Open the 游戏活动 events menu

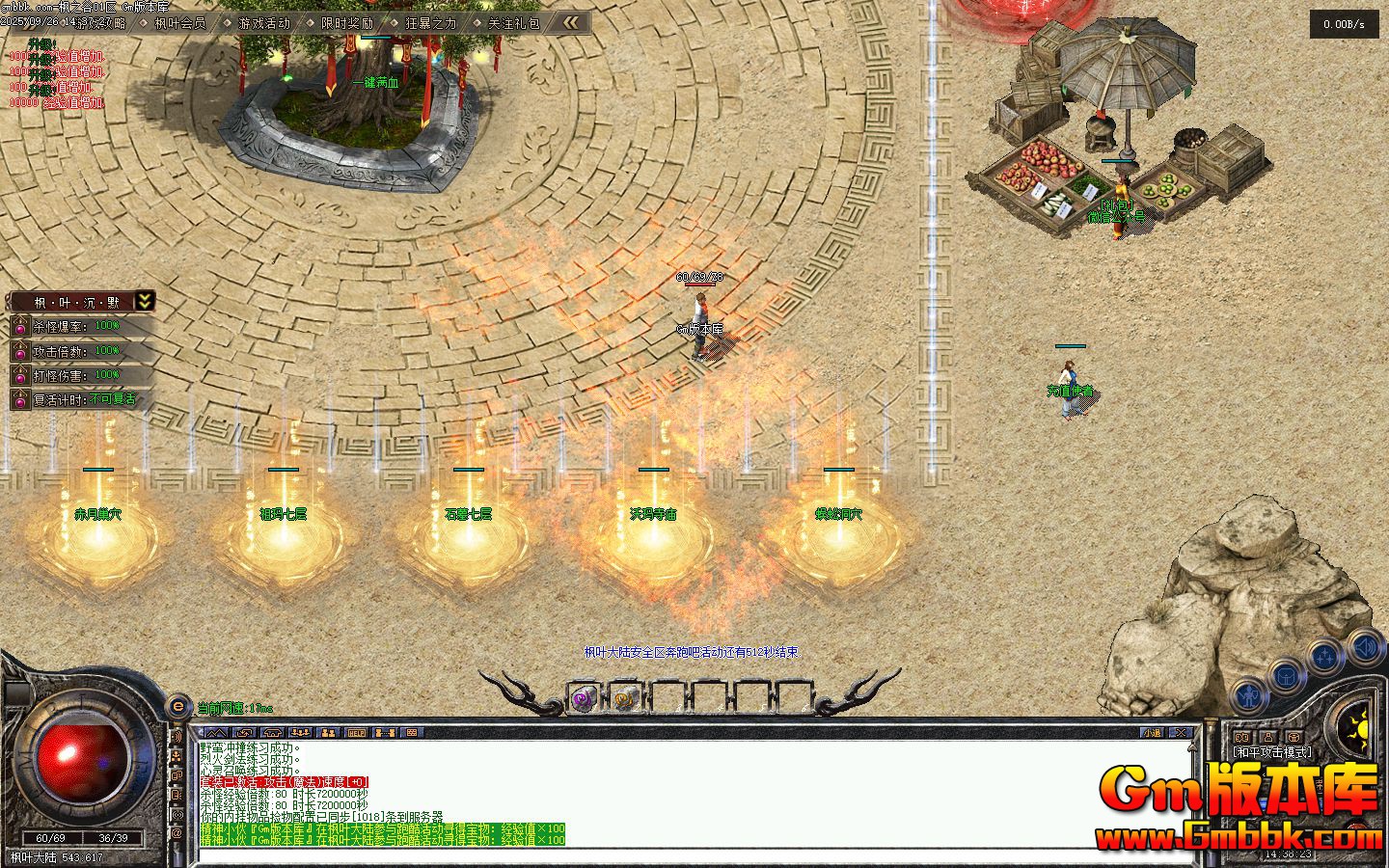point(263,22)
